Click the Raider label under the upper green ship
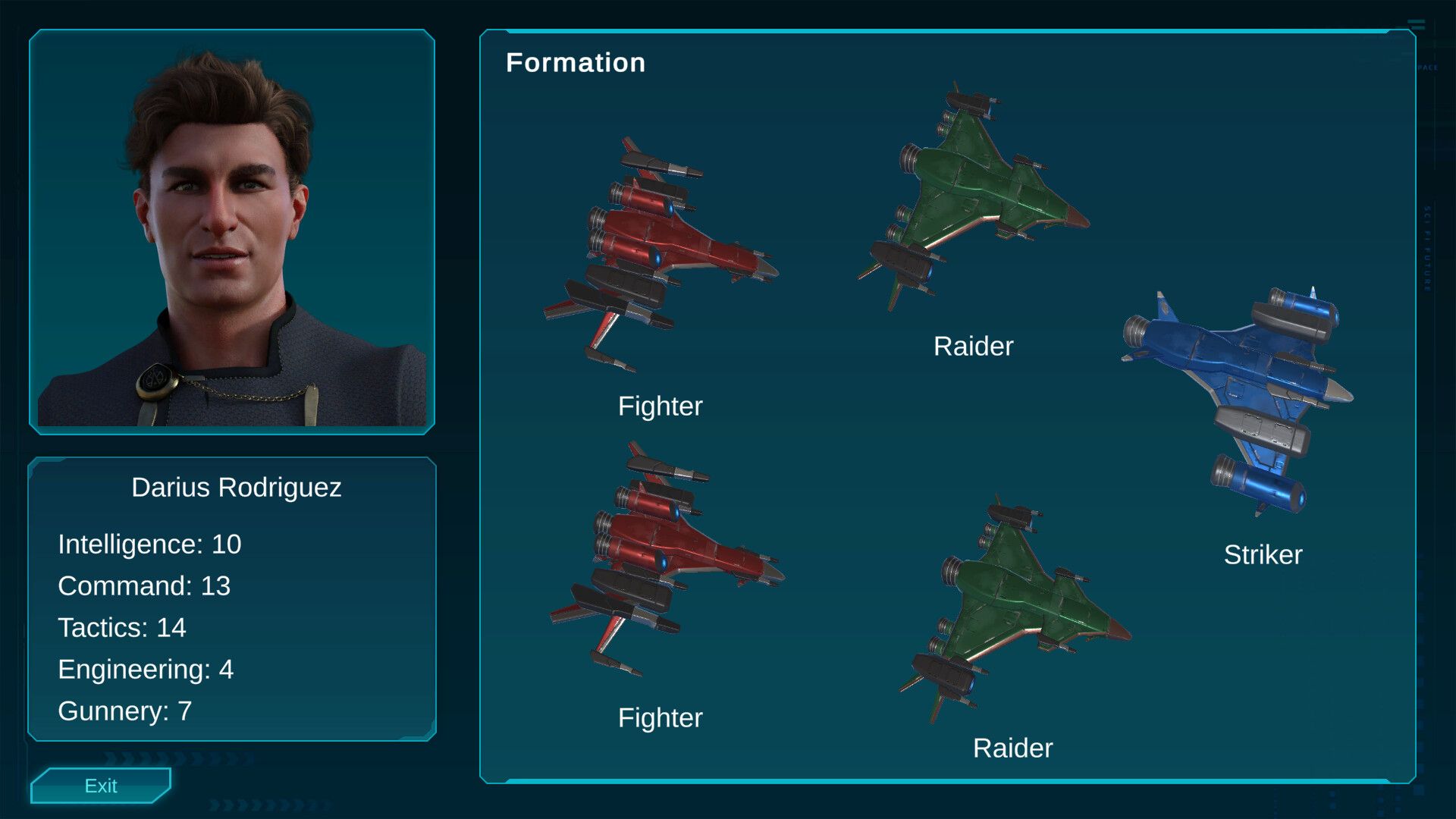The width and height of the screenshot is (1456, 819). pos(974,346)
